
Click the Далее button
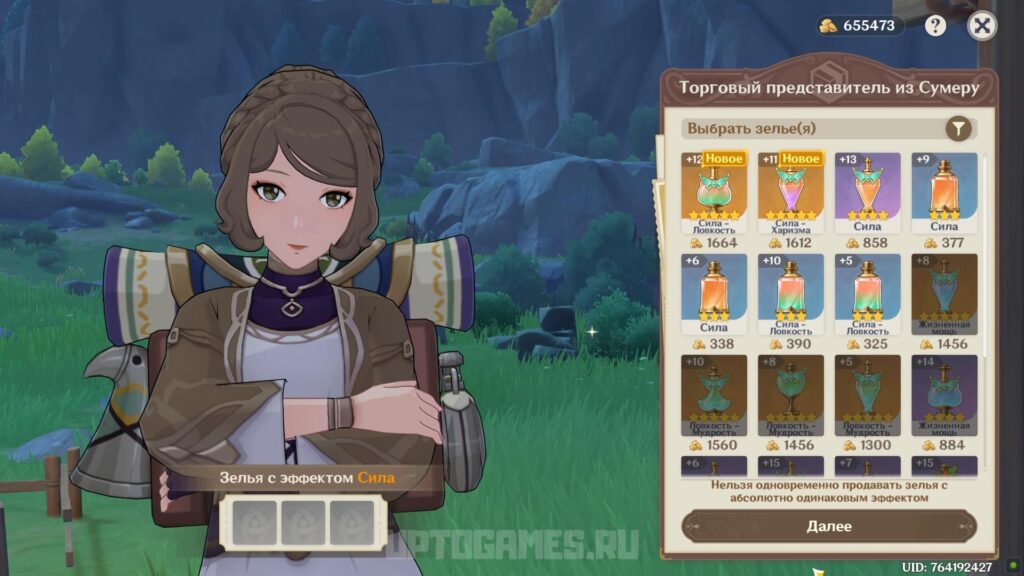tap(828, 526)
